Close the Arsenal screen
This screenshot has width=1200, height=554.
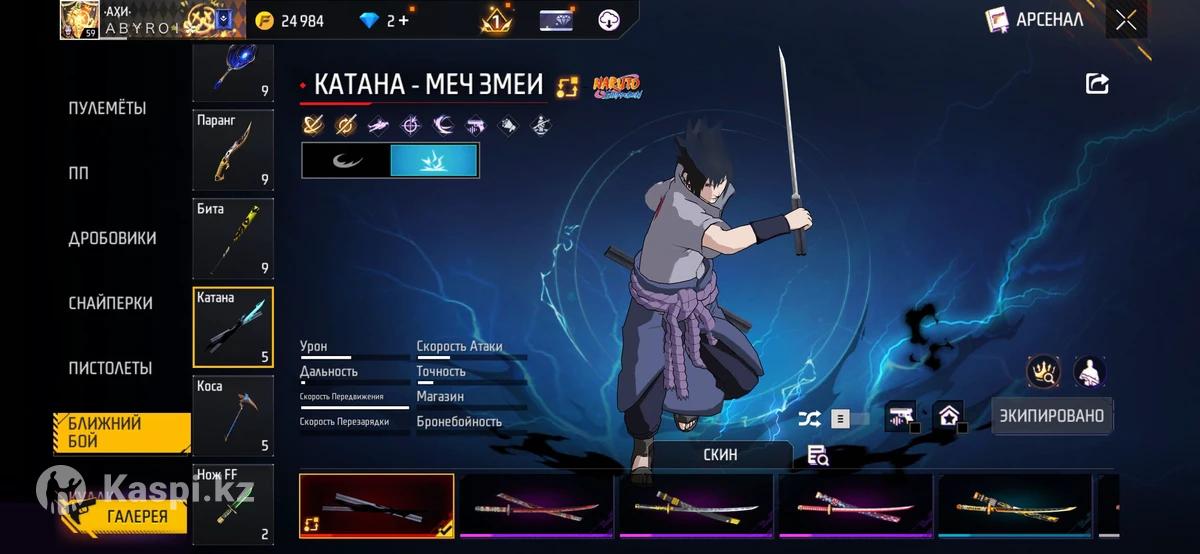(1126, 20)
